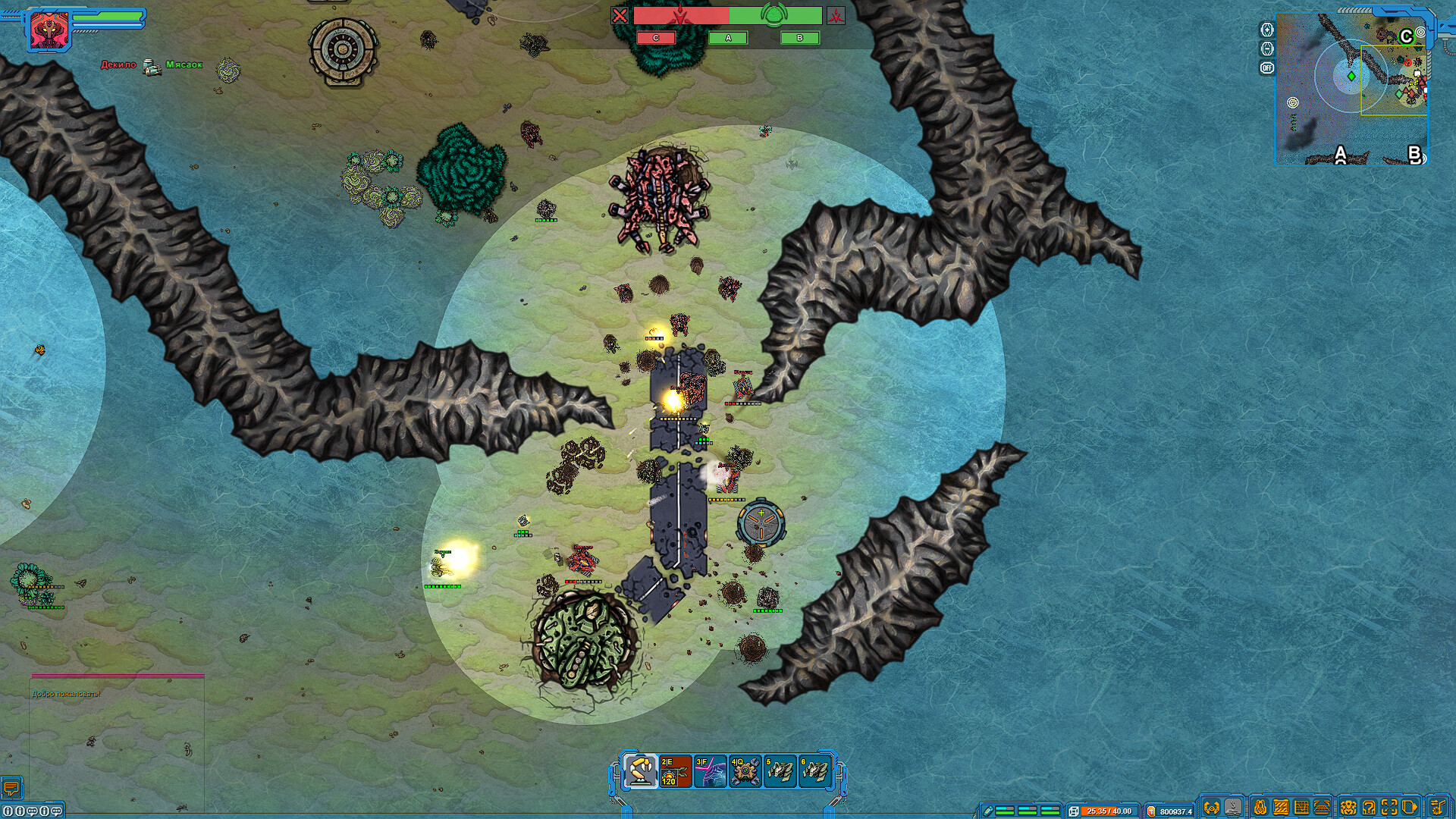
Task: Fire the missile skill in slot 2|E
Action: [x=675, y=771]
